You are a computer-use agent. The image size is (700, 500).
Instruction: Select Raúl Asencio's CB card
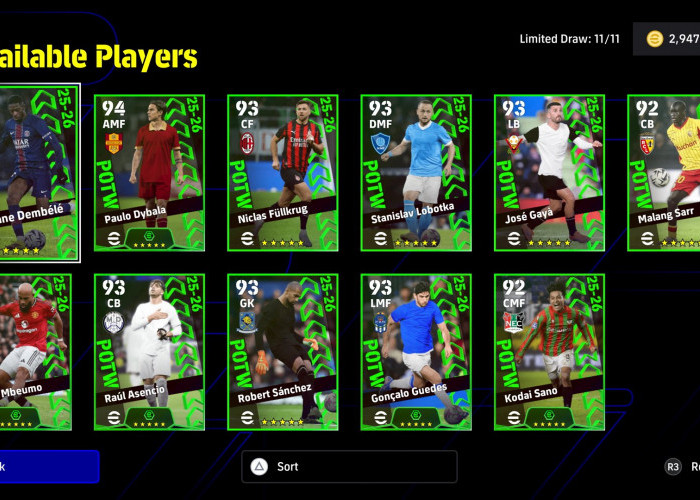coord(150,352)
